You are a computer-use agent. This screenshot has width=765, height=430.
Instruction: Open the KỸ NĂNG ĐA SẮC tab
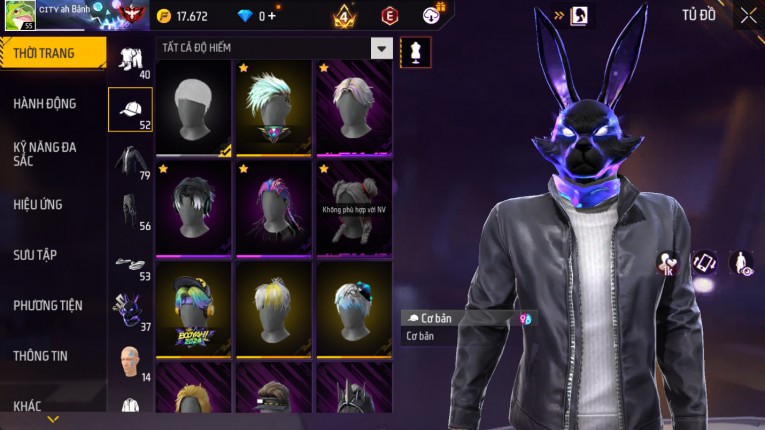[x=45, y=153]
